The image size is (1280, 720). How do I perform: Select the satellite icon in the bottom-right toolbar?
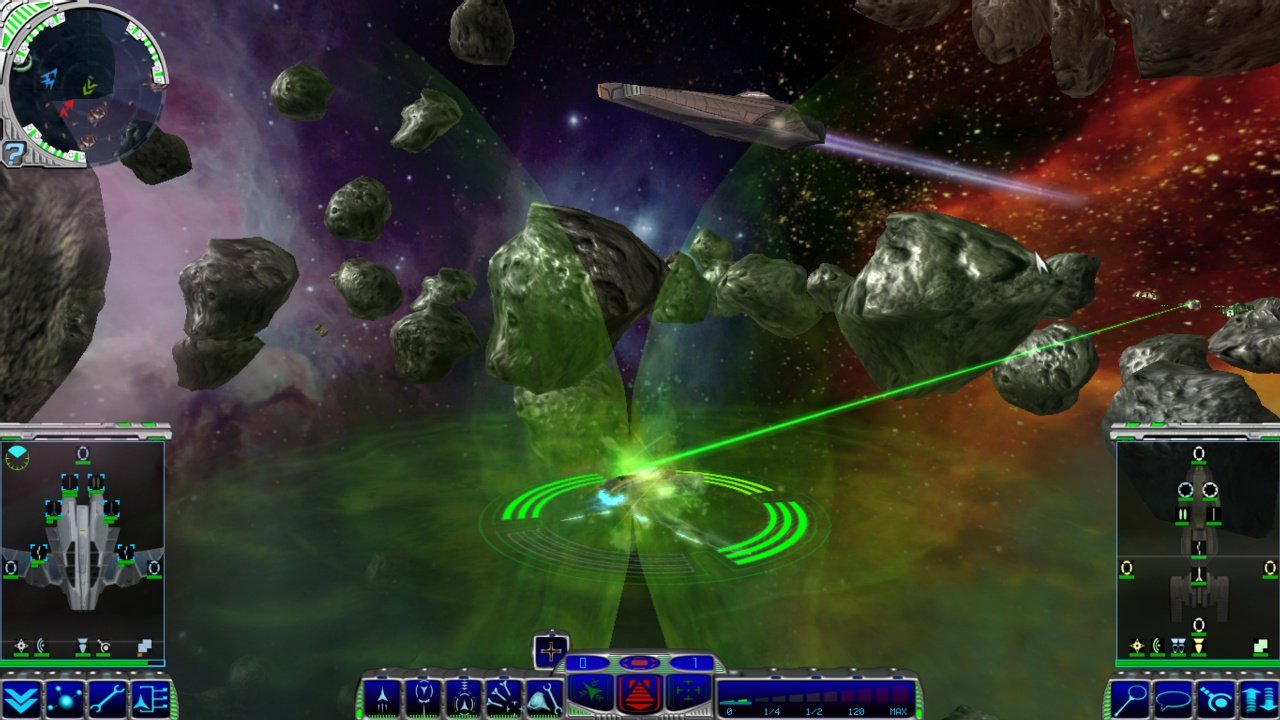(1217, 695)
